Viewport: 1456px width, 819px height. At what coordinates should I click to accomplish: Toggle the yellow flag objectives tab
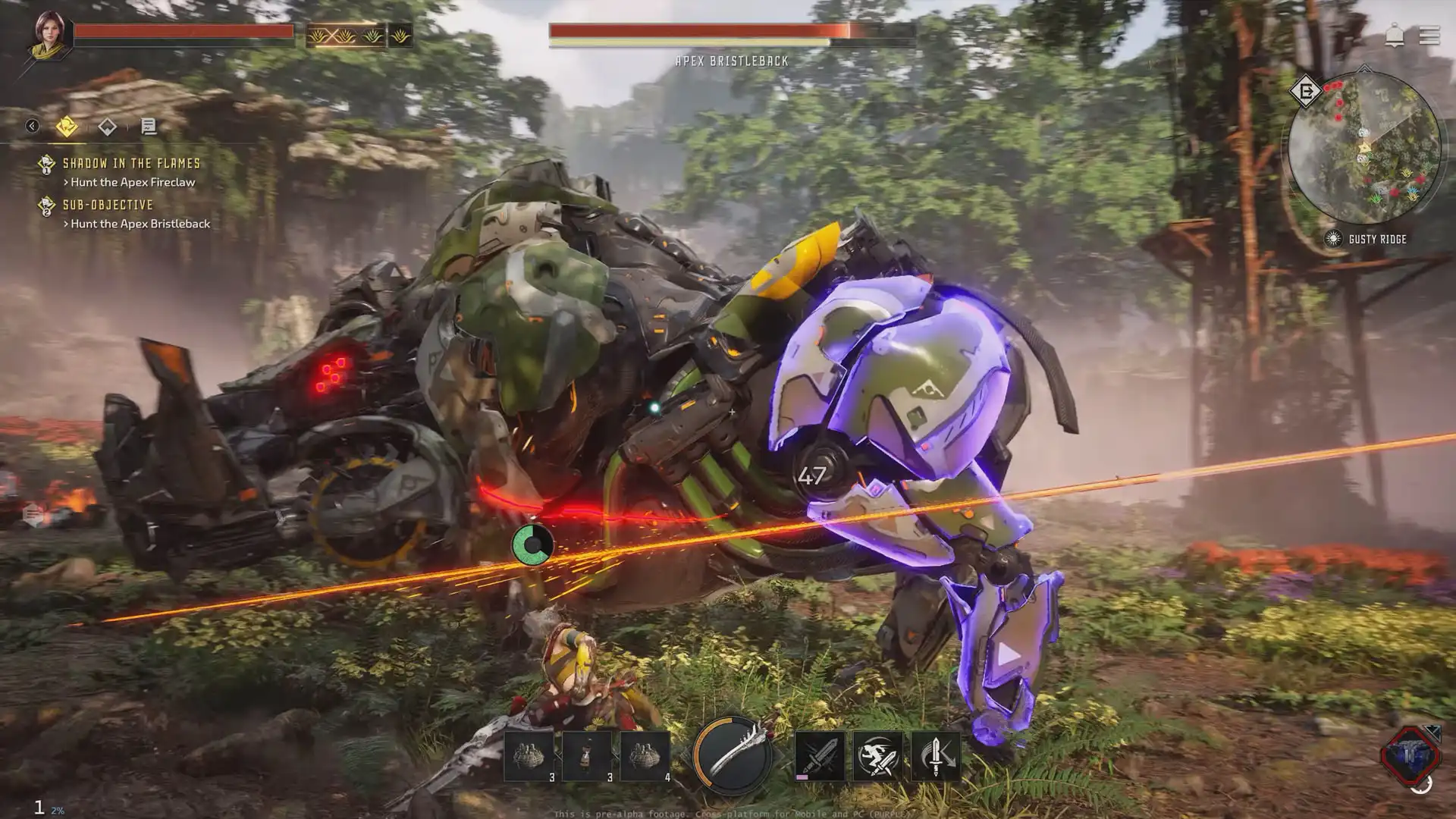click(x=67, y=127)
